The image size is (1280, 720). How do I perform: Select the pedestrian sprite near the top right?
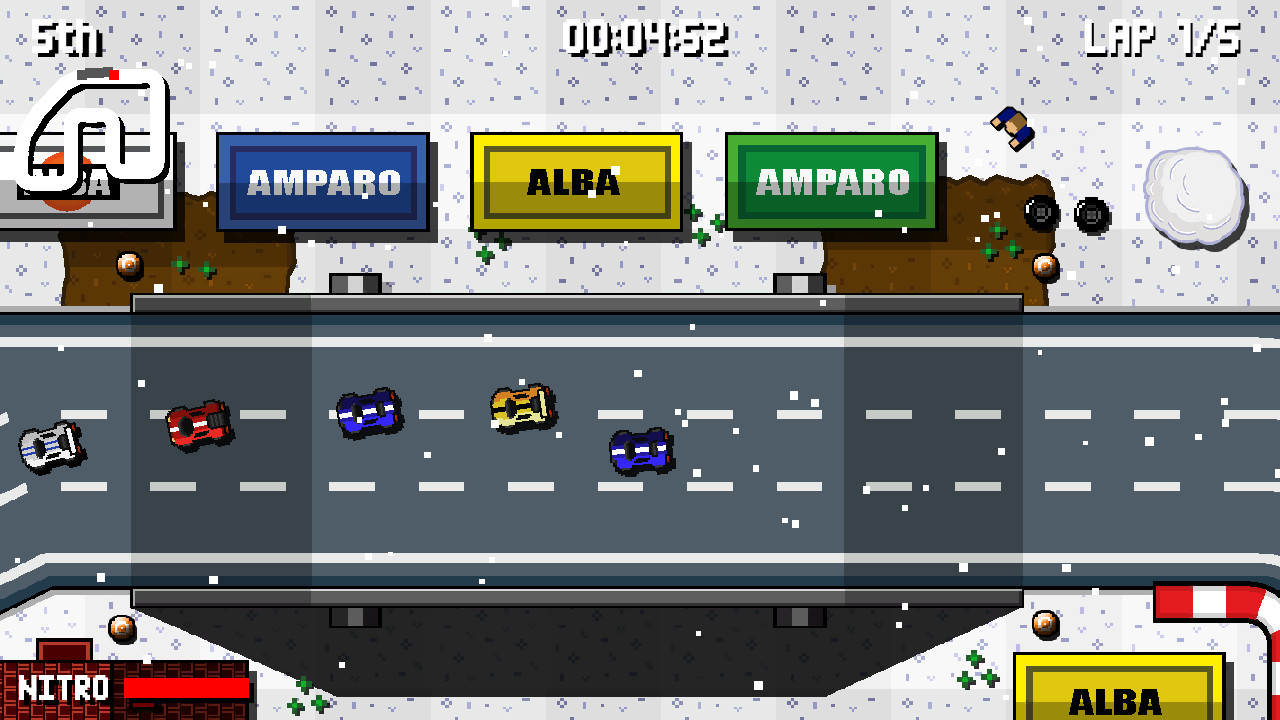[1013, 125]
